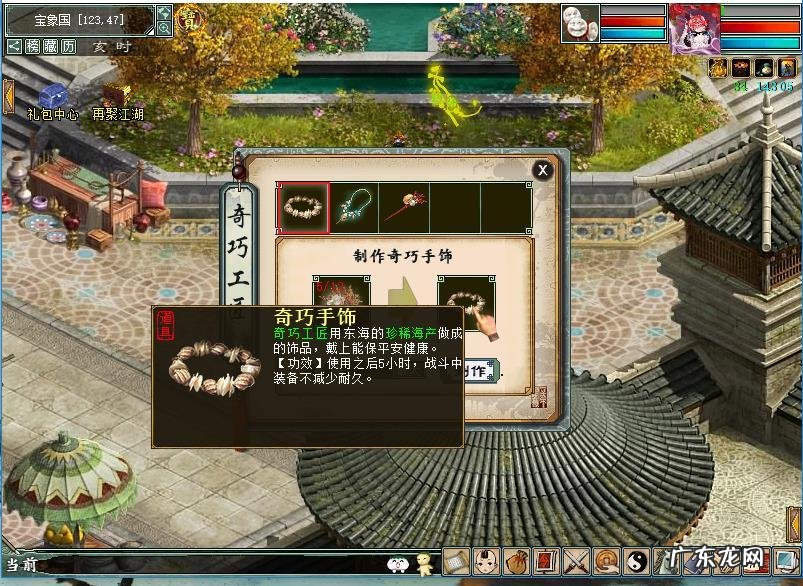Open the 再聚江湖 event icon
This screenshot has height=586, width=803.
pyautogui.click(x=117, y=96)
